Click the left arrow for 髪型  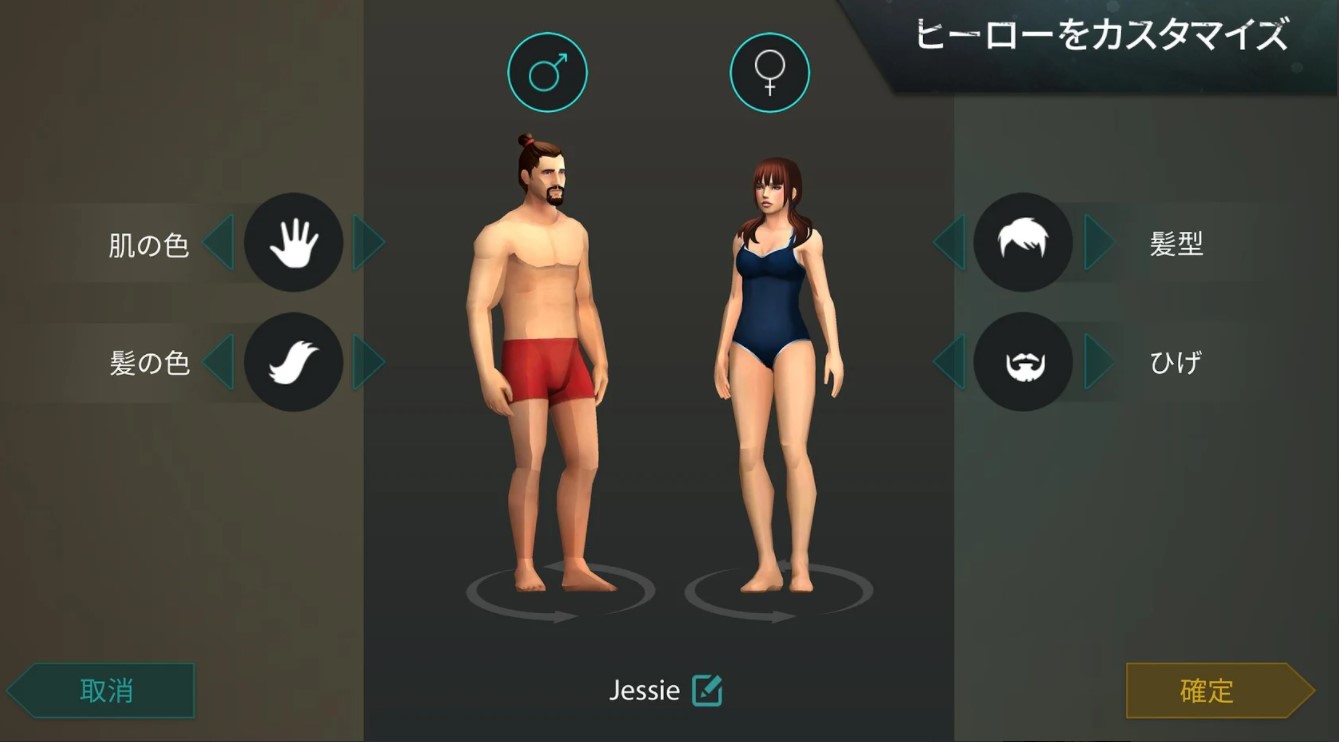[949, 242]
